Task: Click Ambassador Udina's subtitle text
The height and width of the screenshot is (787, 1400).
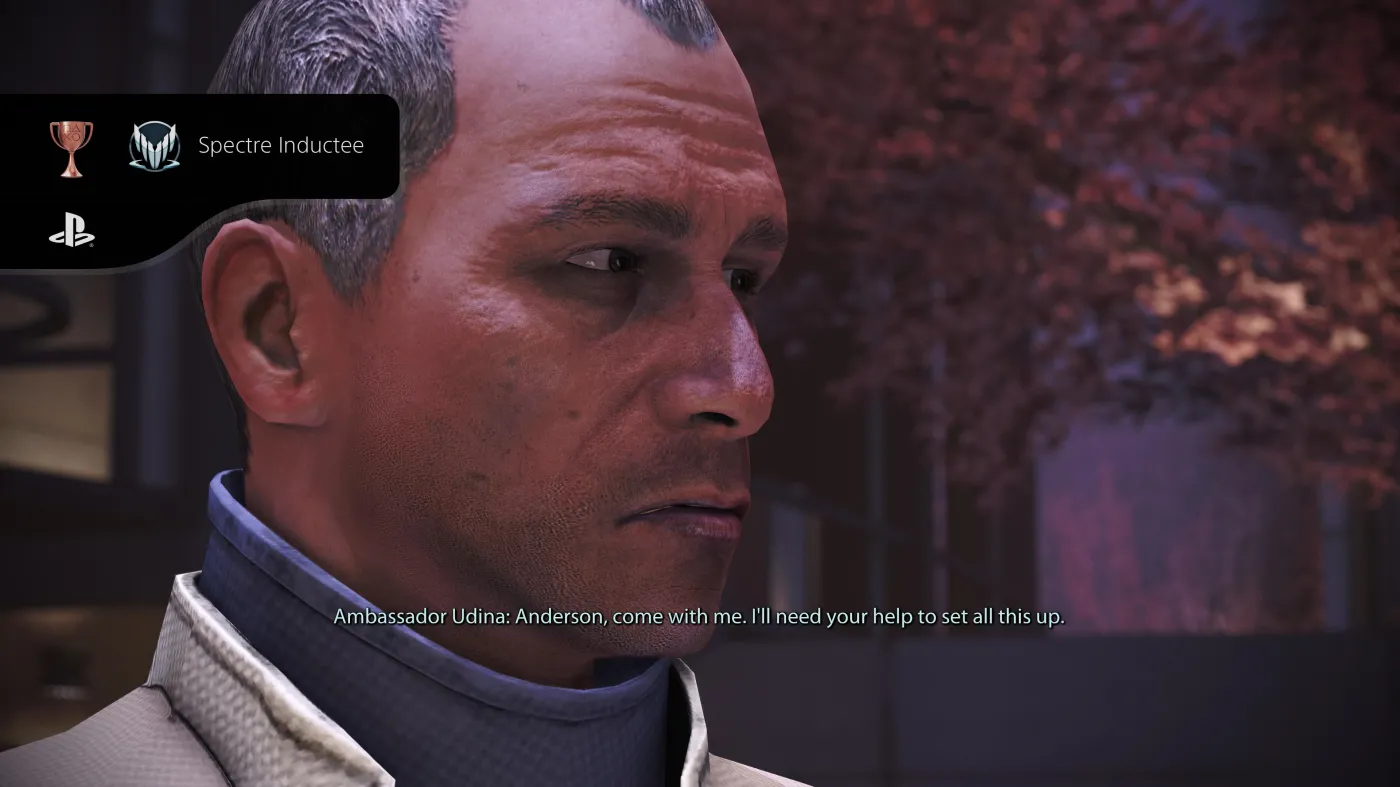Action: pyautogui.click(x=700, y=617)
